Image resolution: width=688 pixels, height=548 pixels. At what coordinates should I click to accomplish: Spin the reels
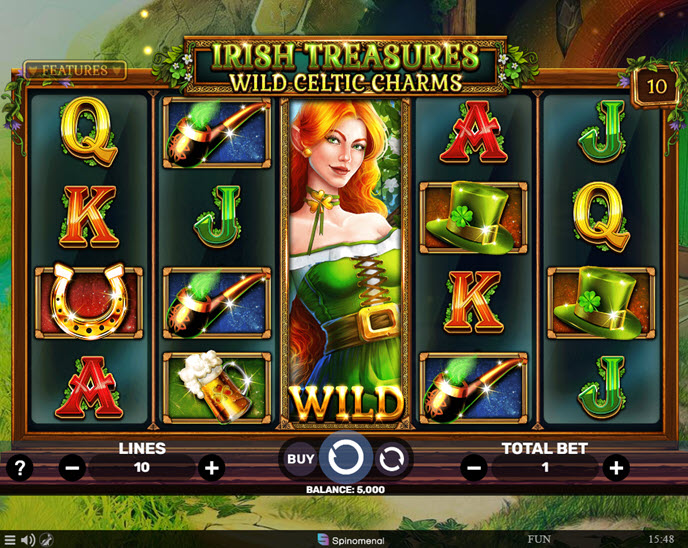click(x=345, y=459)
